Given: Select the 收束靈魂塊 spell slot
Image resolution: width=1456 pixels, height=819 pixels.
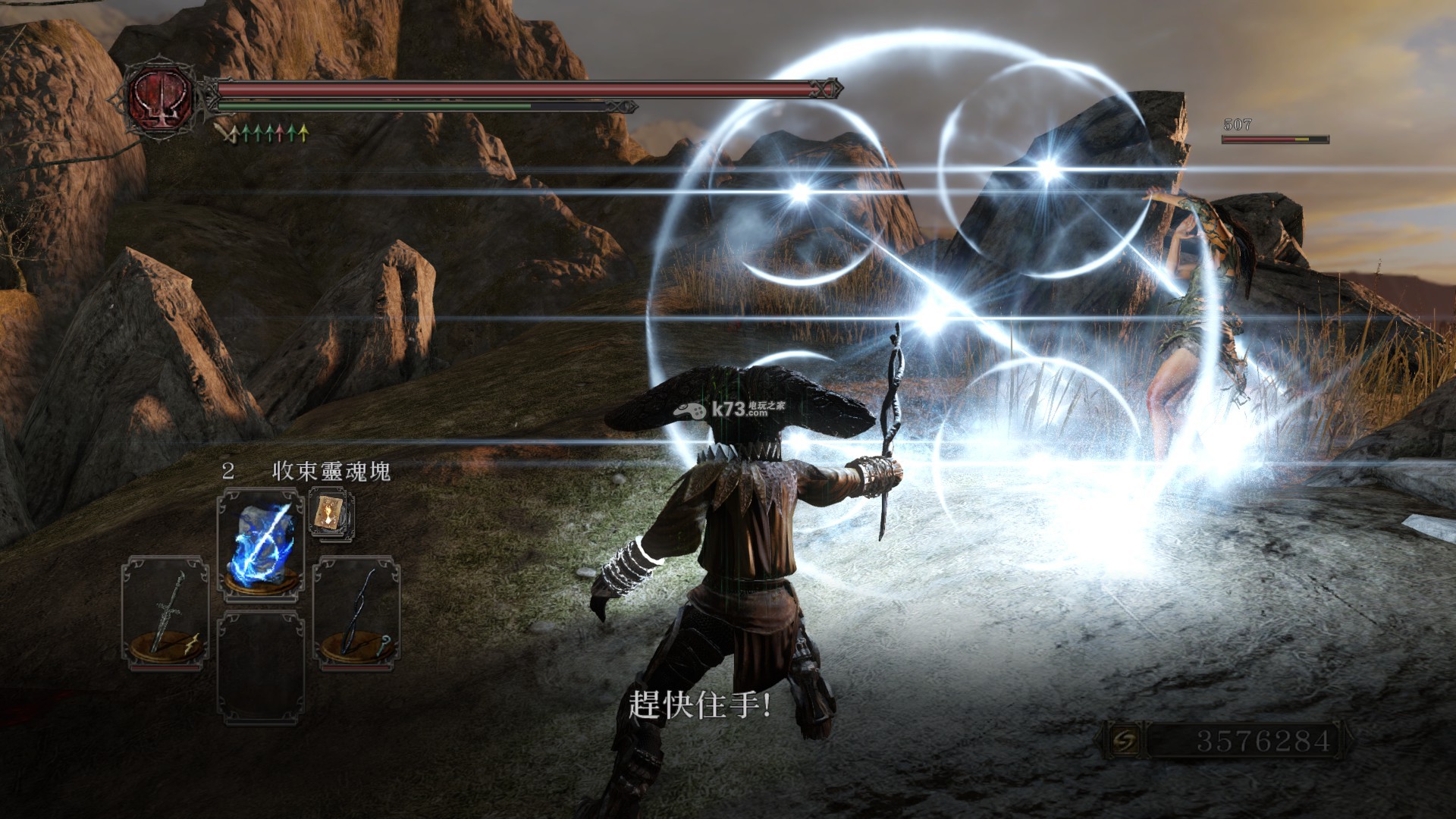Looking at the screenshot, I should 260,544.
